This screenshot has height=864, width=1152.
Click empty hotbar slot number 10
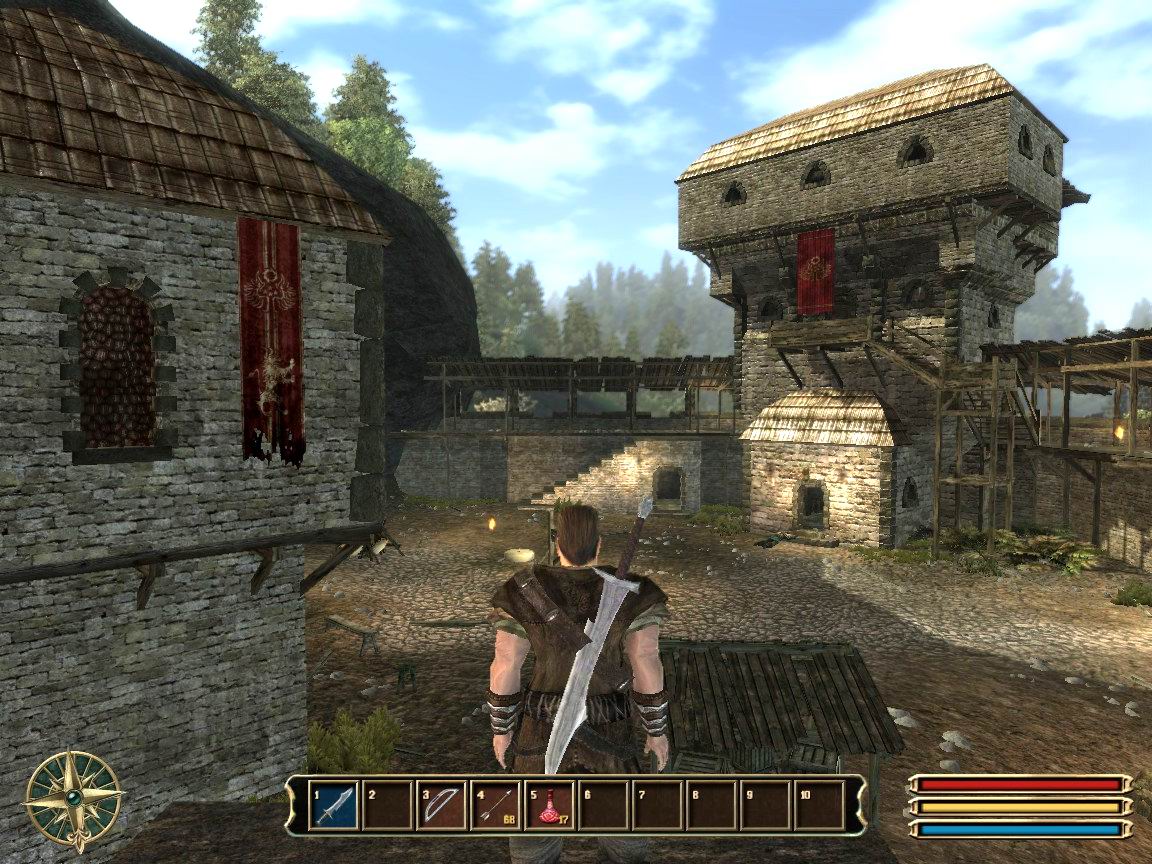pos(819,805)
